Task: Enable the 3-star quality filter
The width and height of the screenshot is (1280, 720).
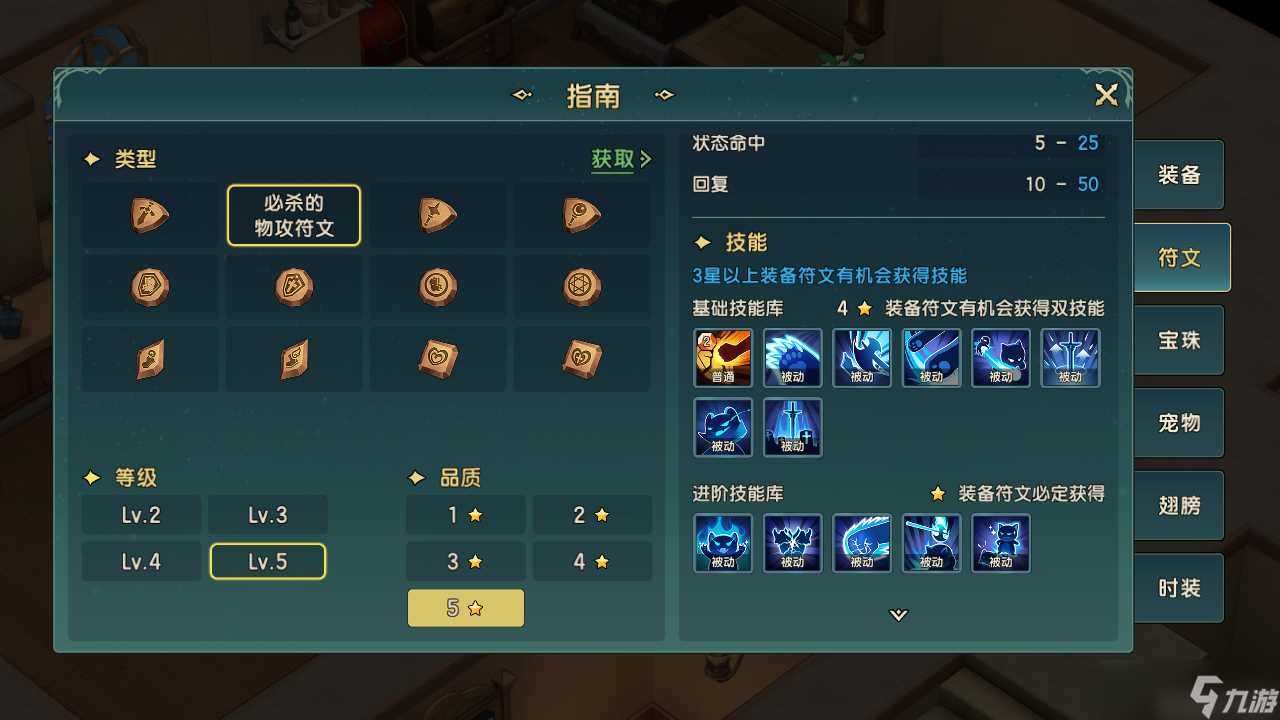Action: (x=465, y=561)
